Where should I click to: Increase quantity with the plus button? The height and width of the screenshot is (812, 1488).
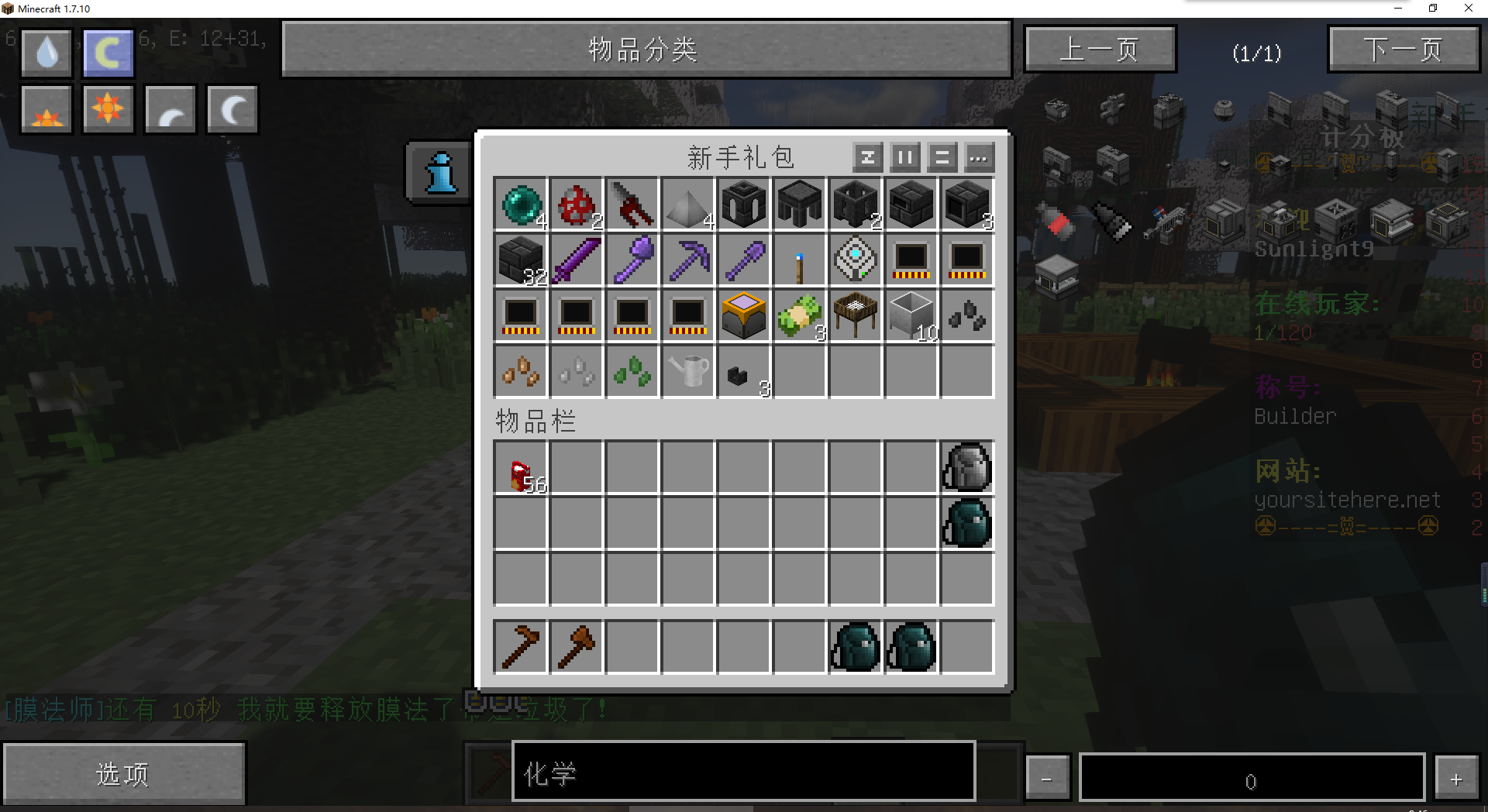click(x=1455, y=778)
